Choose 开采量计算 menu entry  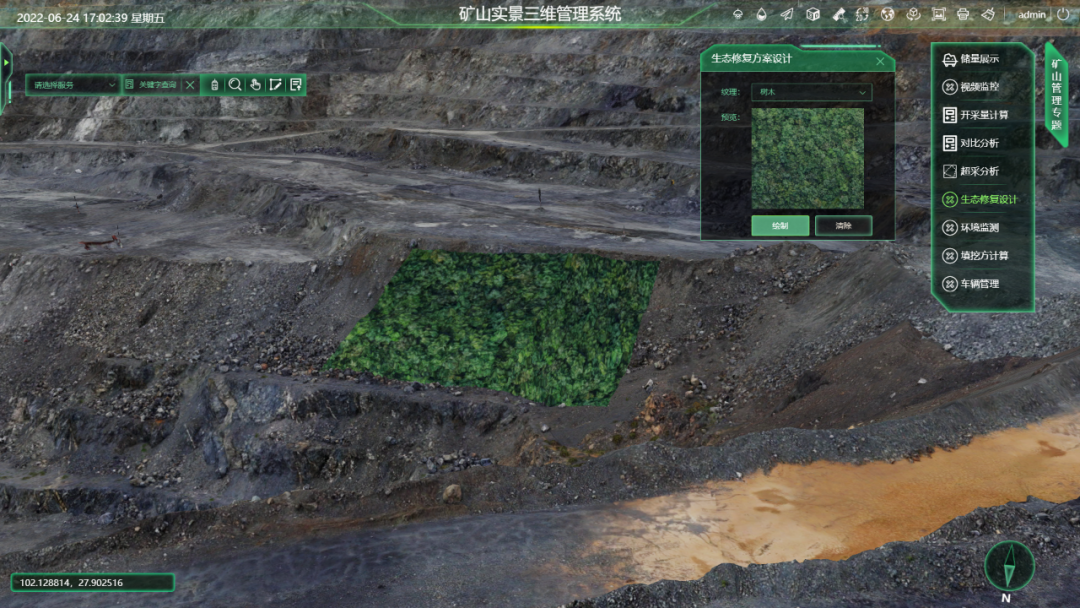pyautogui.click(x=982, y=115)
